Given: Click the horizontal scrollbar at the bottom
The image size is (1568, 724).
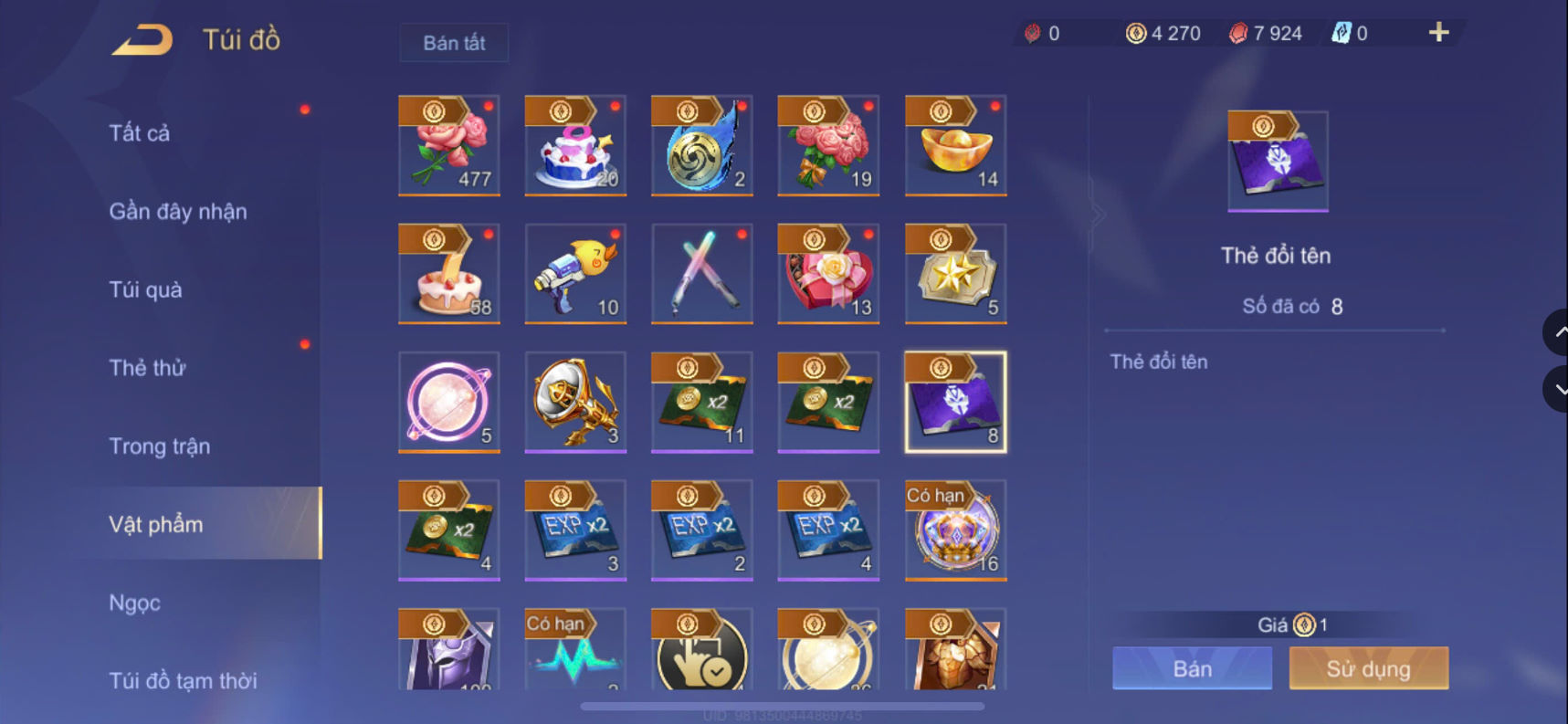Looking at the screenshot, I should tap(785, 704).
